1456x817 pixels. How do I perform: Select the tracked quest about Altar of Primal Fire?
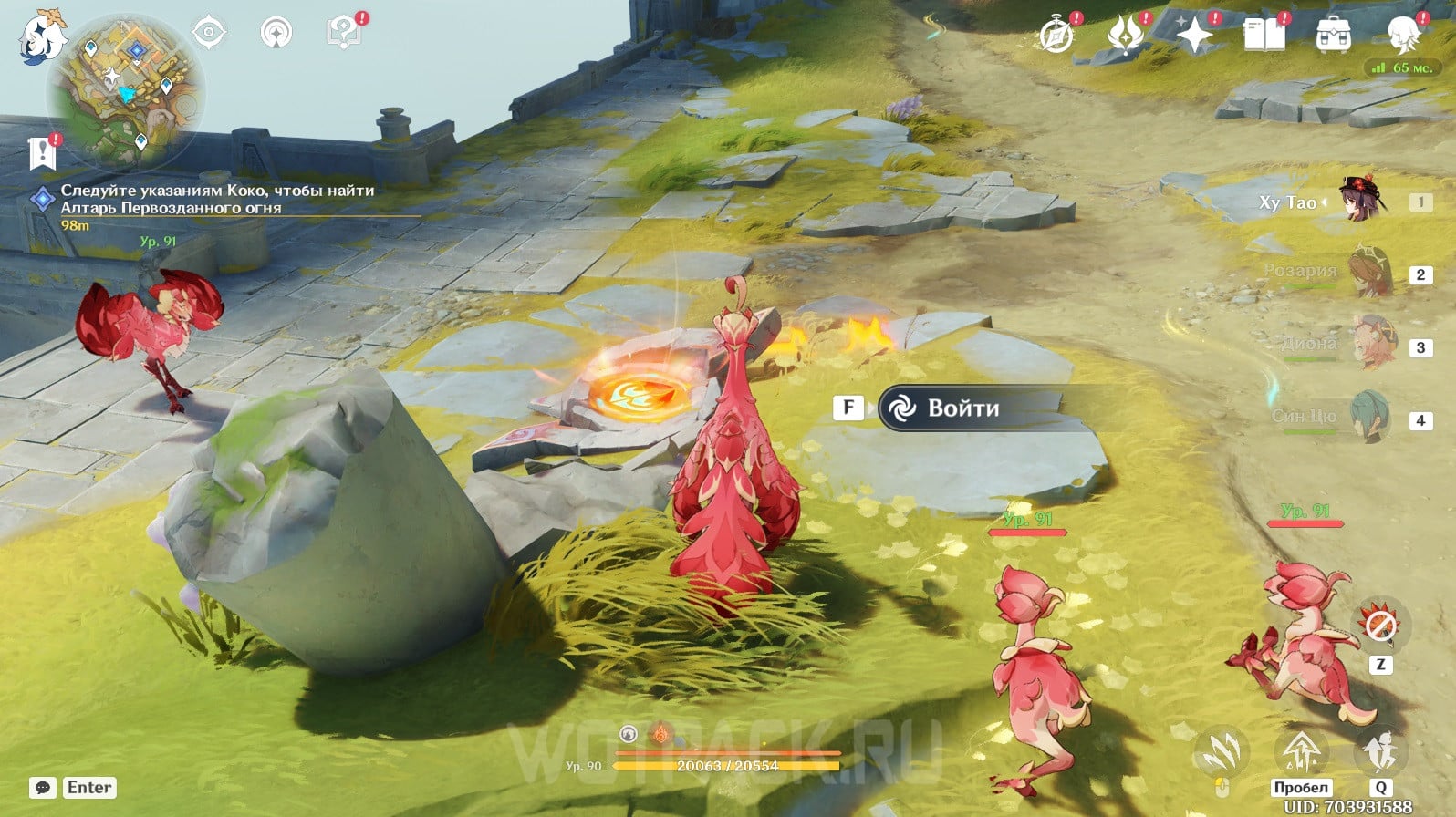pos(217,199)
